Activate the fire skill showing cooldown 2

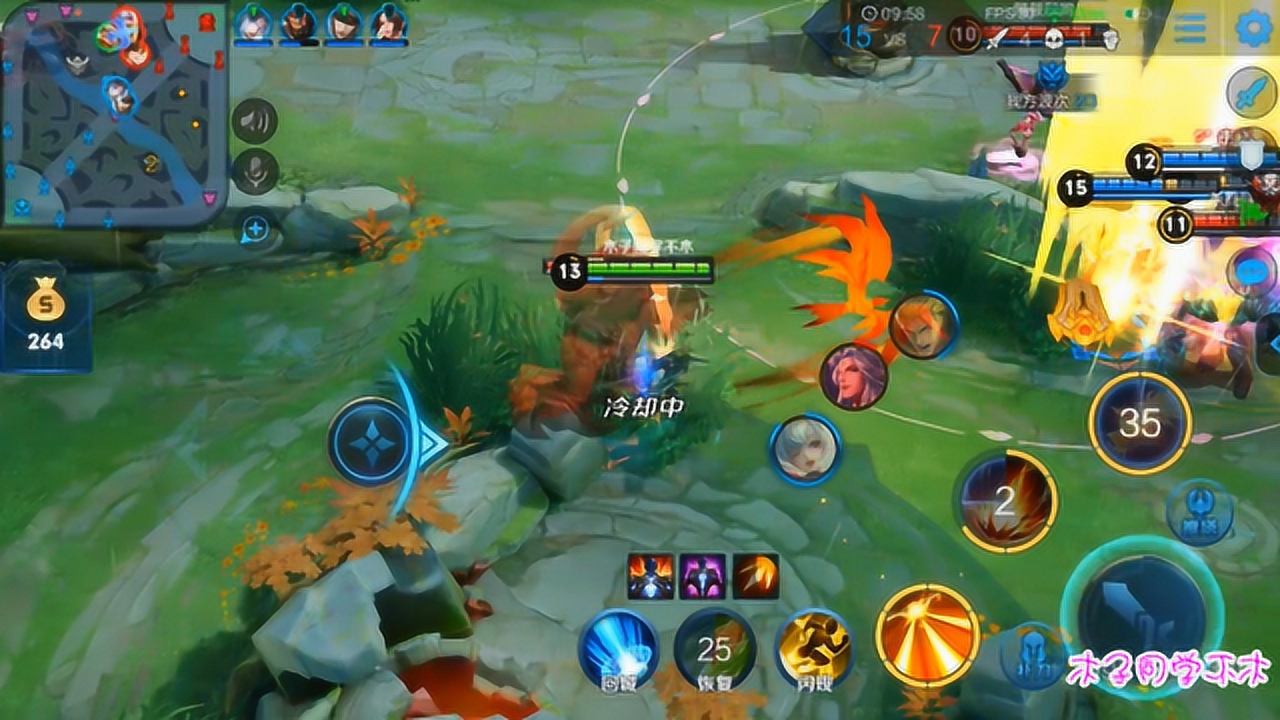1005,501
